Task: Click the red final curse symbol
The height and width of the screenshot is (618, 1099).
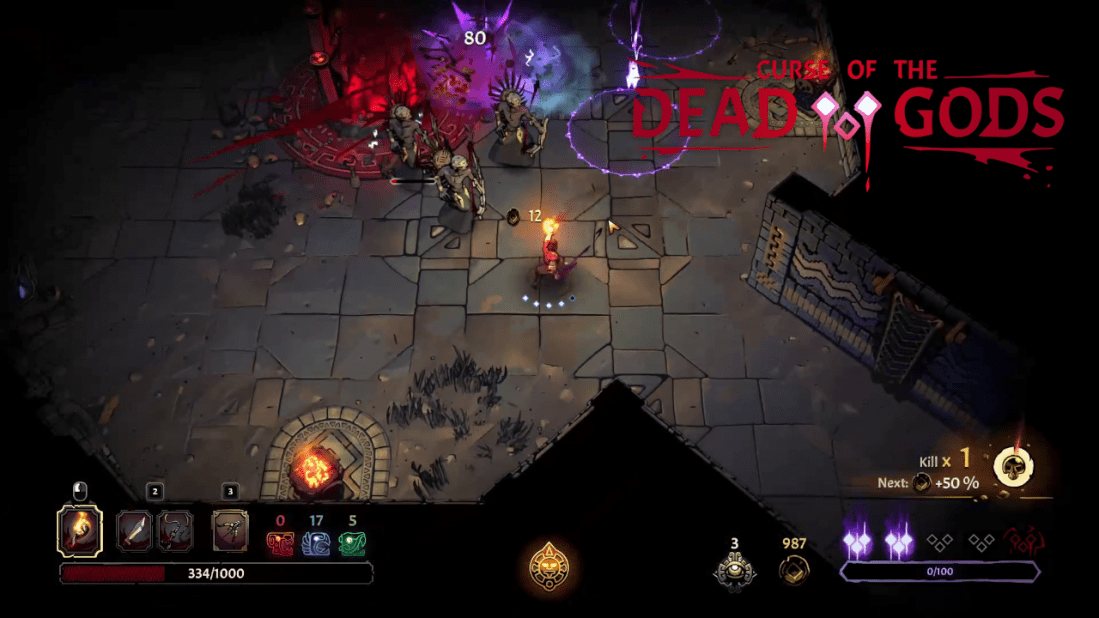Action: (x=1021, y=542)
